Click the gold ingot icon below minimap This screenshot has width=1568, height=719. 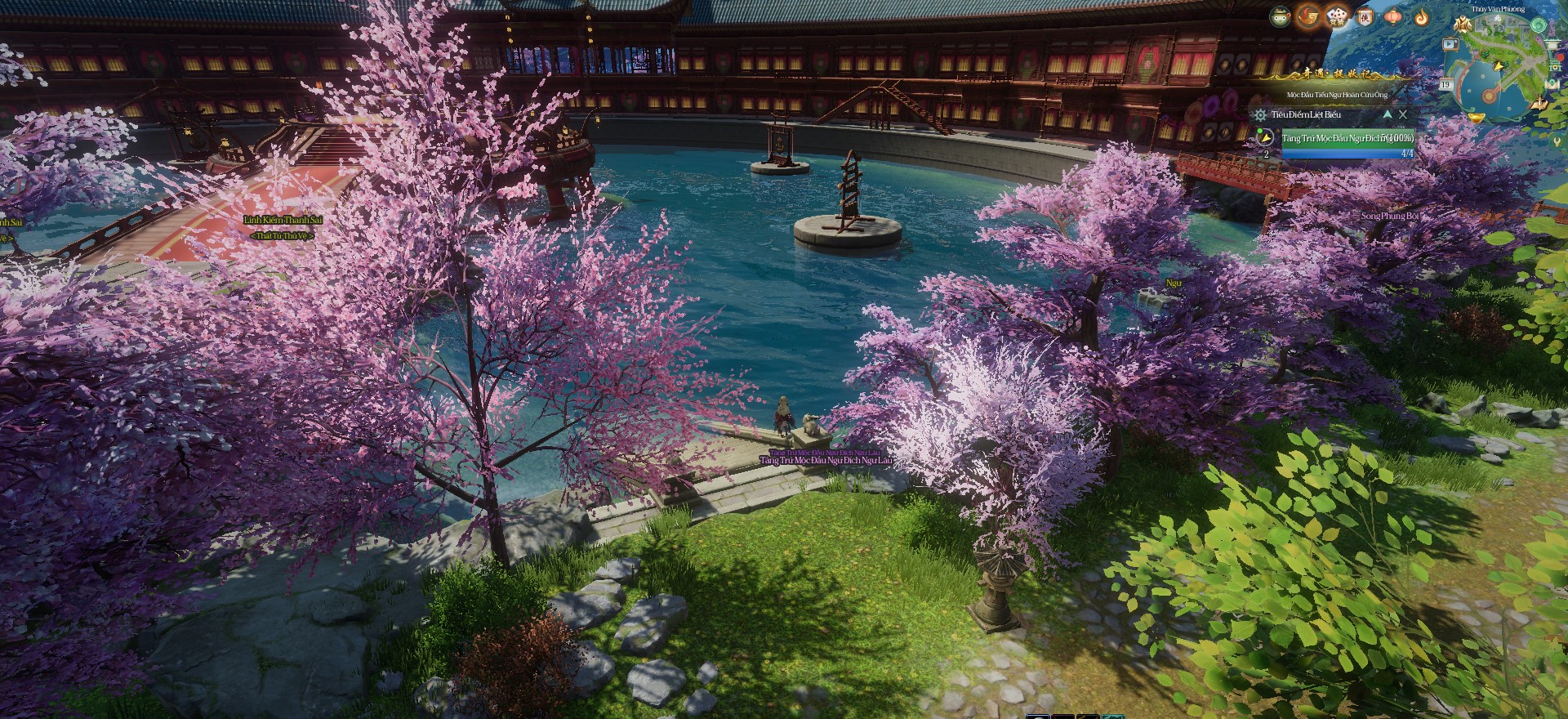coord(1477,118)
